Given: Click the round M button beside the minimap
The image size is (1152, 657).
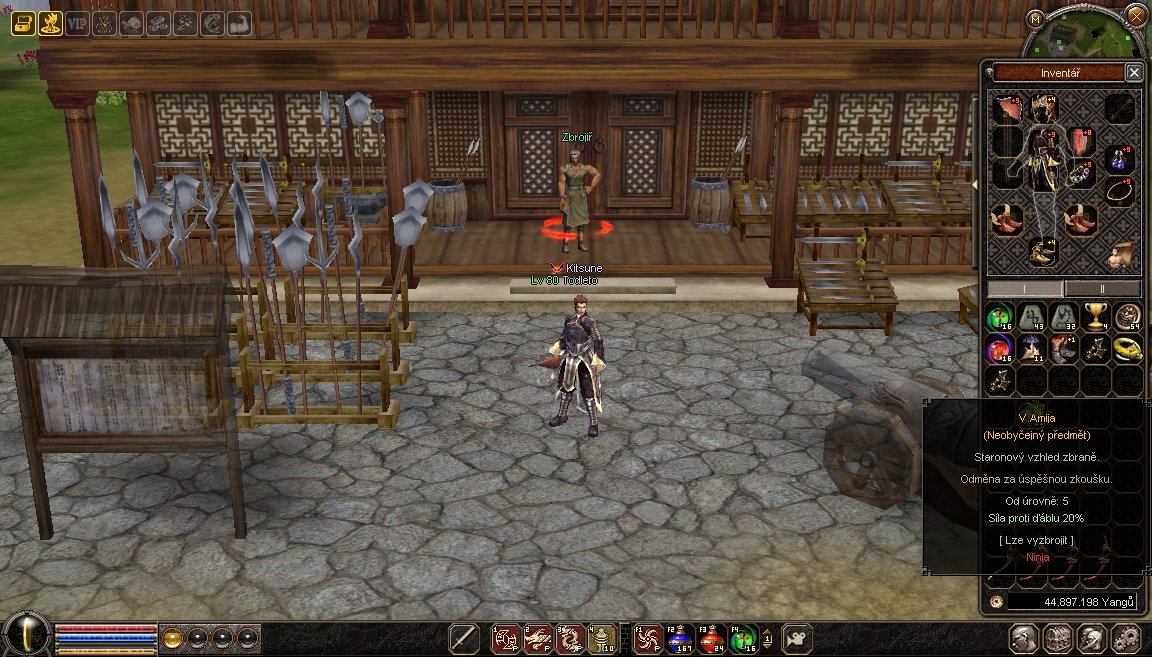Looking at the screenshot, I should 1036,18.
